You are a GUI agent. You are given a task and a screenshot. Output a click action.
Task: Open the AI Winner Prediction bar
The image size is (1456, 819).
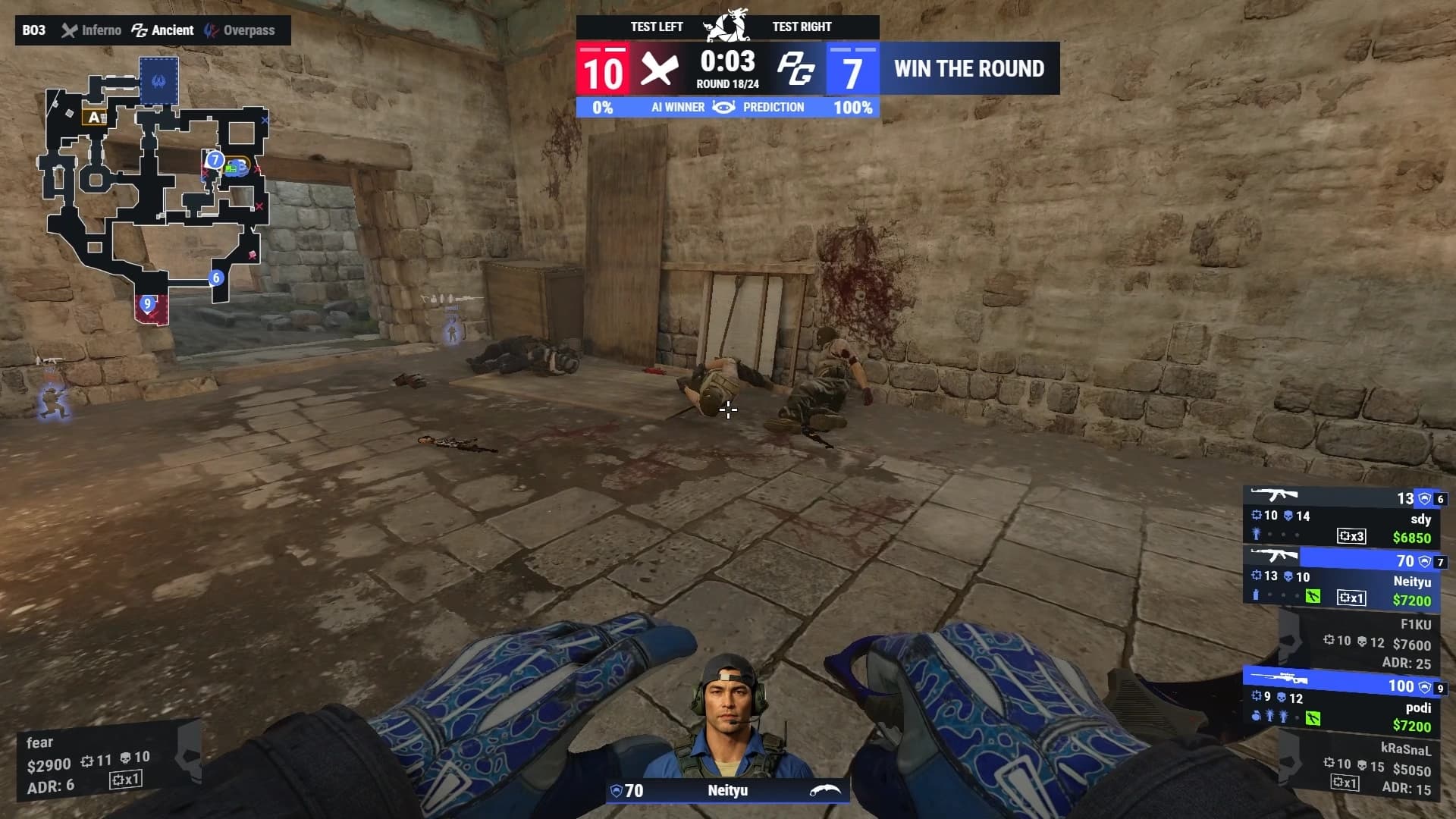click(x=727, y=108)
